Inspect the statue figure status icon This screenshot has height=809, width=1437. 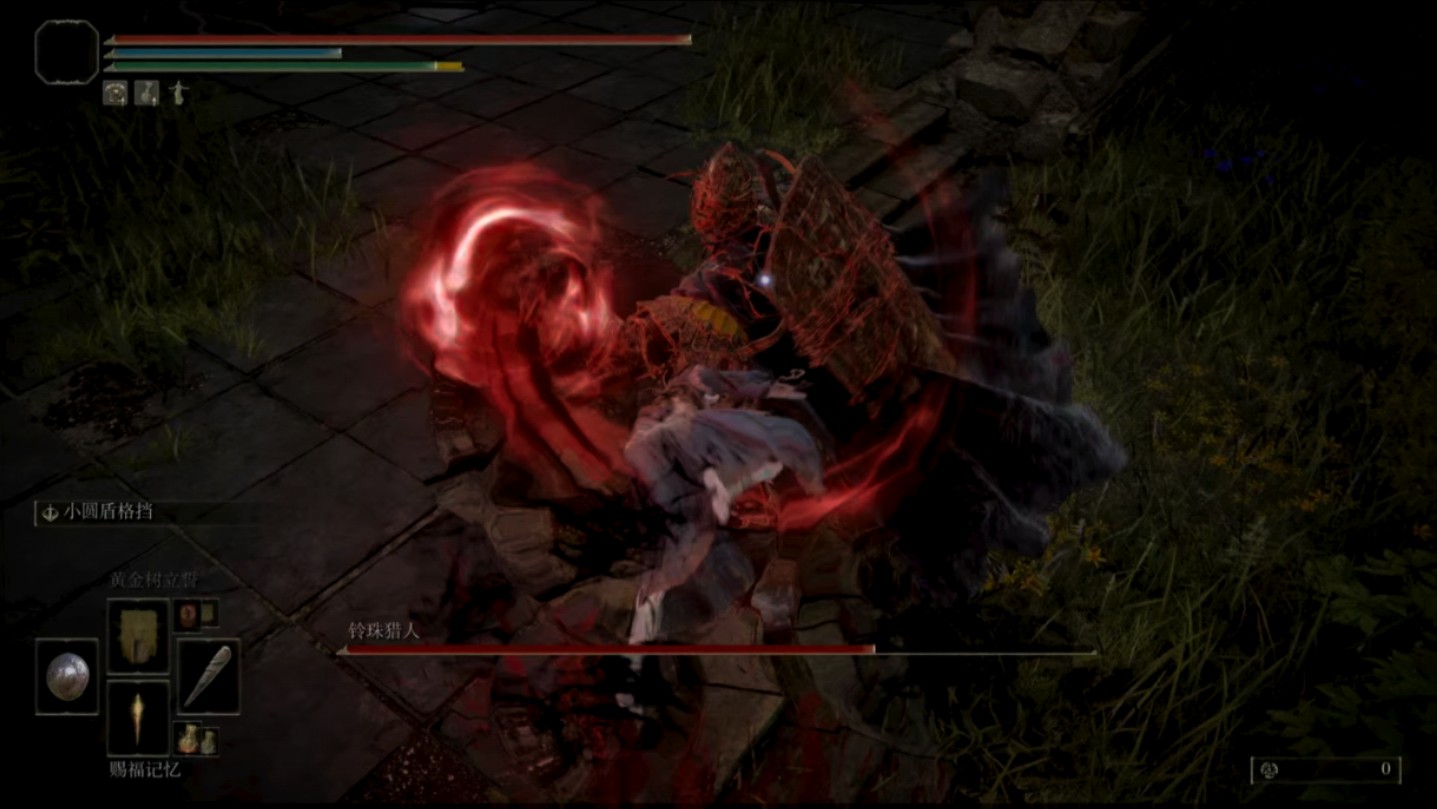click(x=178, y=93)
